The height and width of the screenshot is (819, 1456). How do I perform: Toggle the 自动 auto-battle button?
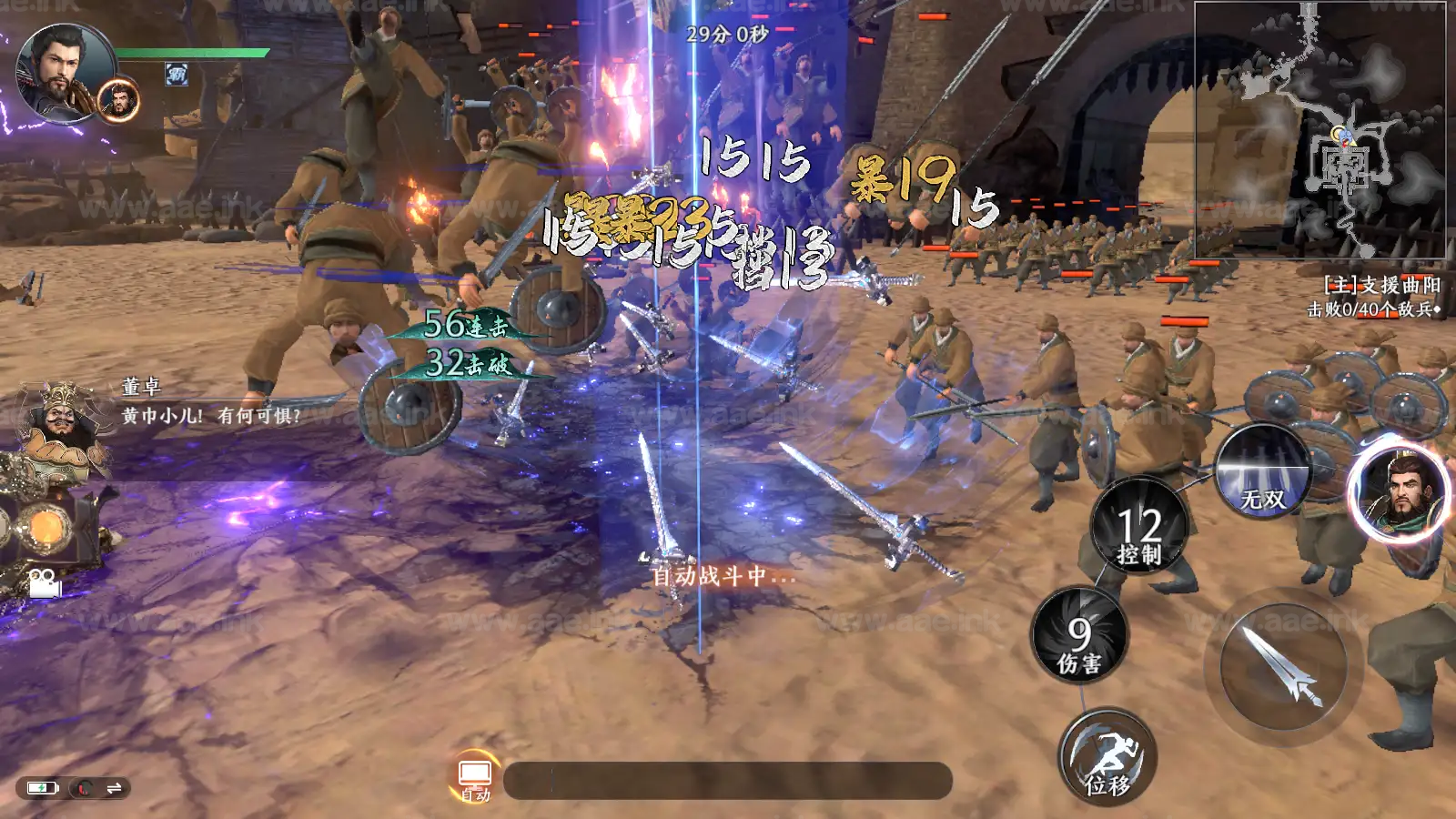pos(475,779)
